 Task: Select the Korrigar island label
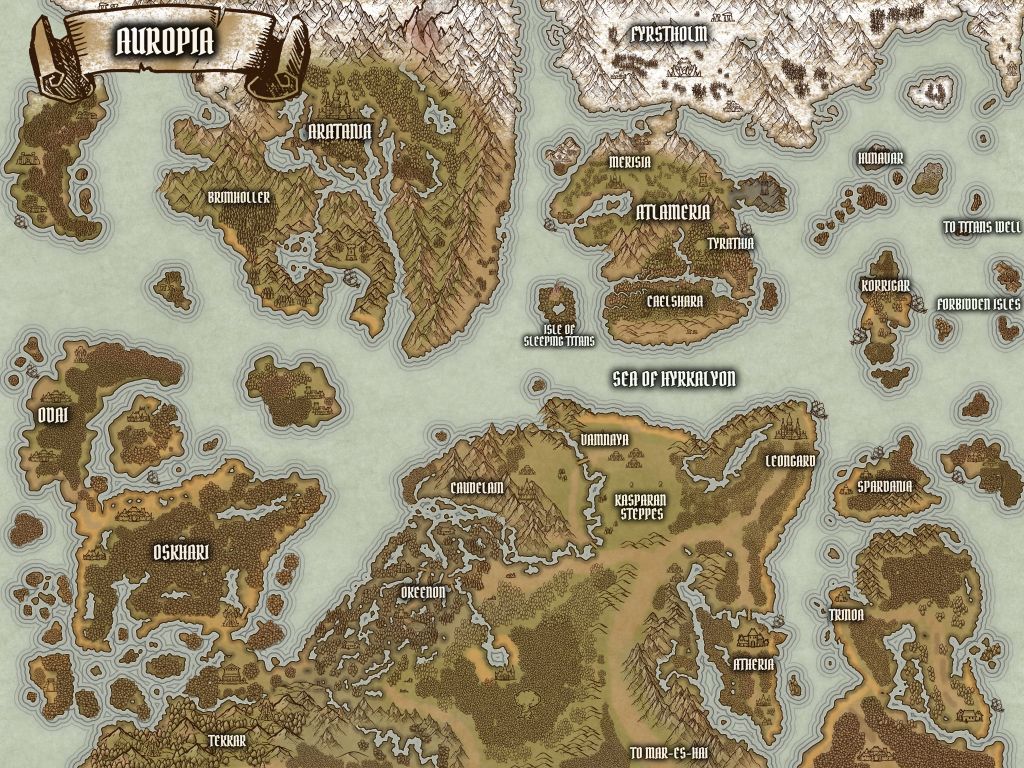(x=885, y=285)
